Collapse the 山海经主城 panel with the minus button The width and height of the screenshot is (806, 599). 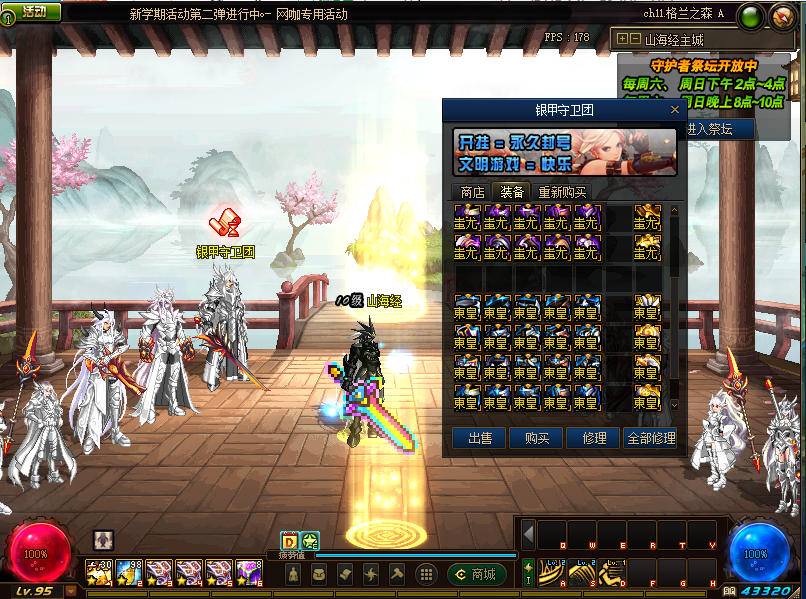635,39
